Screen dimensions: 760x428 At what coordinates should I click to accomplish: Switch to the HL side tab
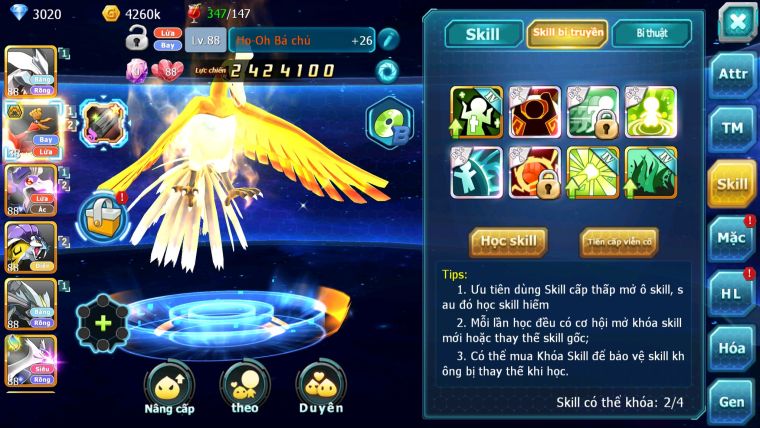732,293
